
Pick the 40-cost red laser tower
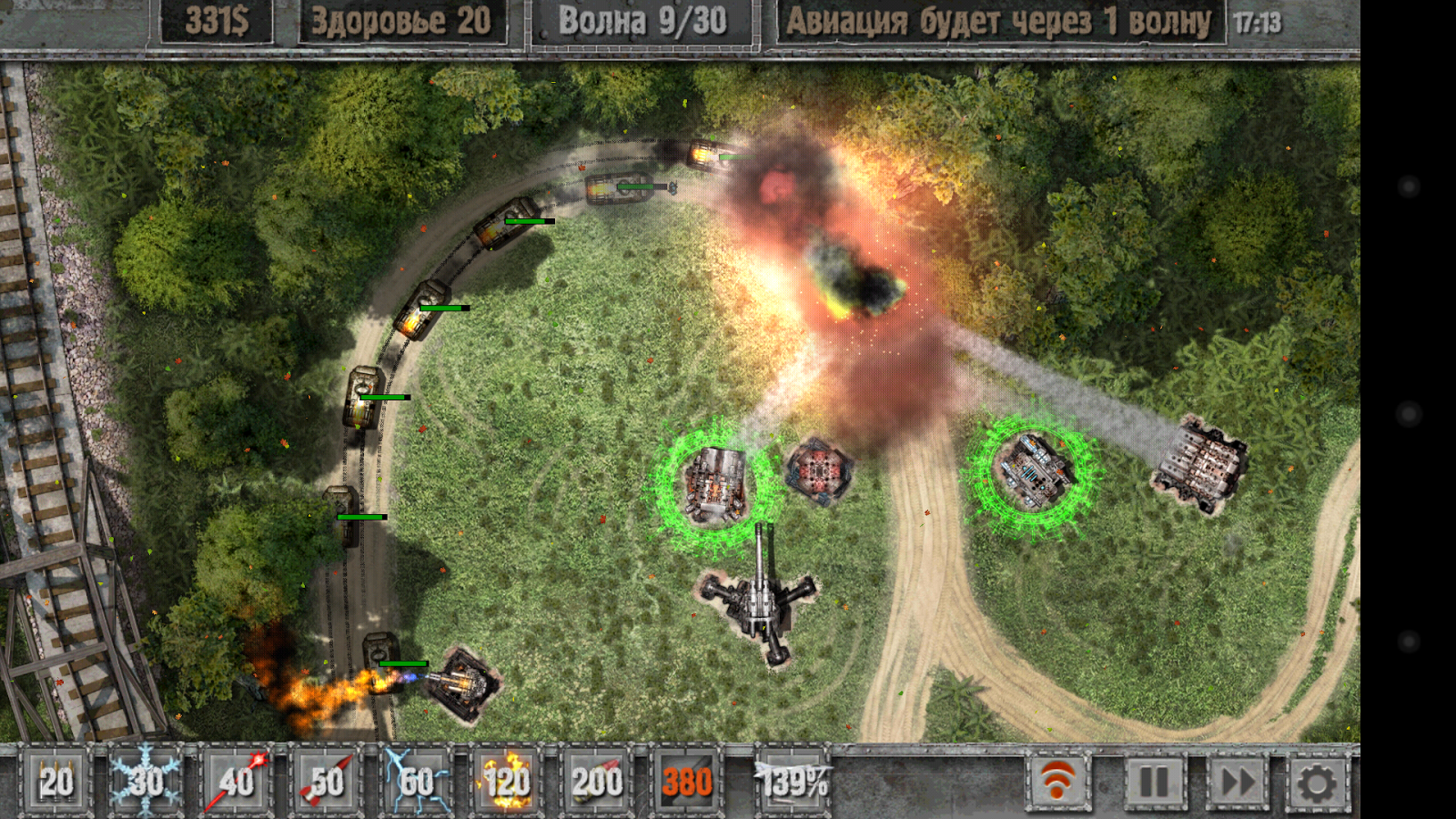(x=236, y=781)
